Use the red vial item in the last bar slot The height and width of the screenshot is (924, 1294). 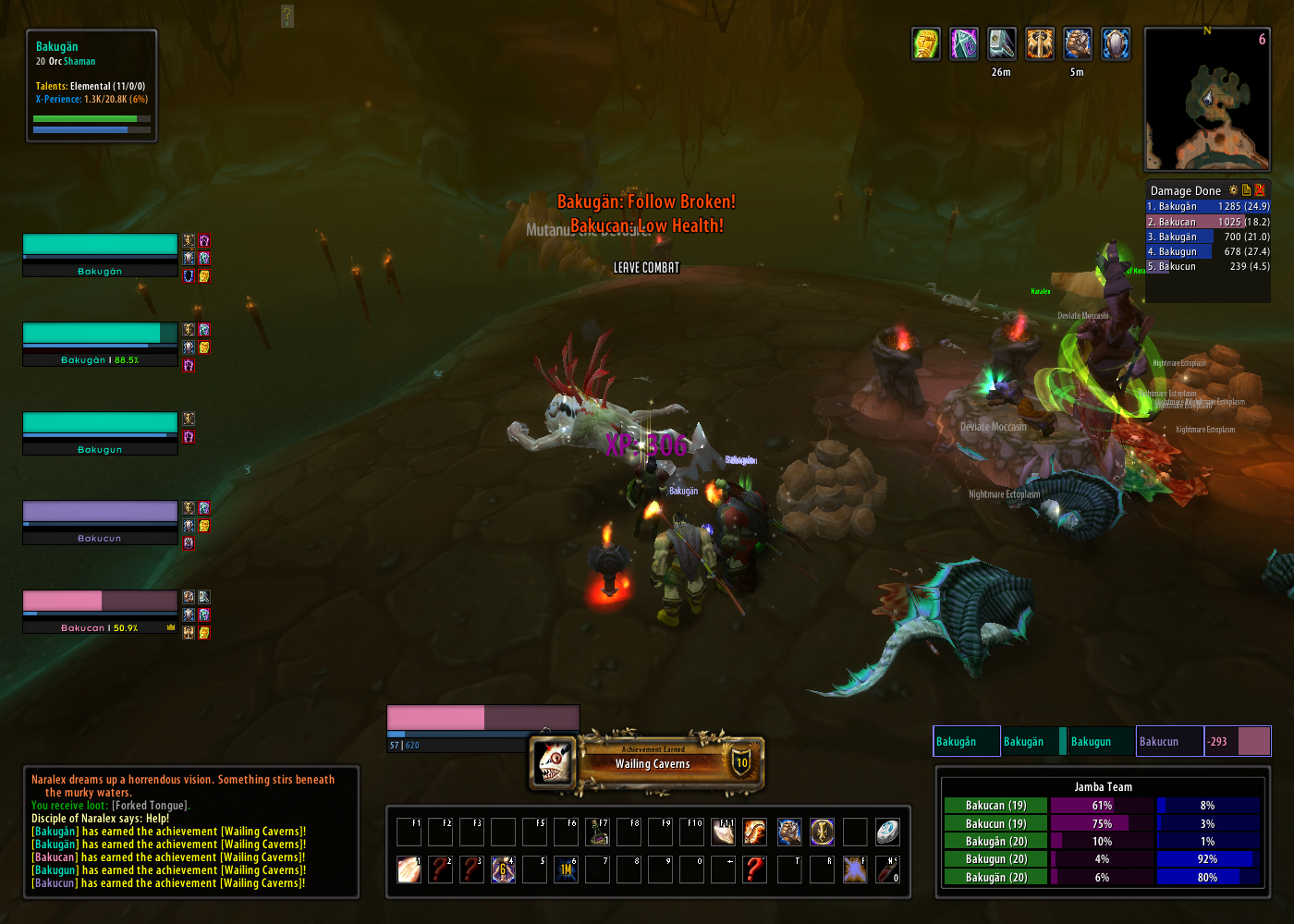(887, 869)
